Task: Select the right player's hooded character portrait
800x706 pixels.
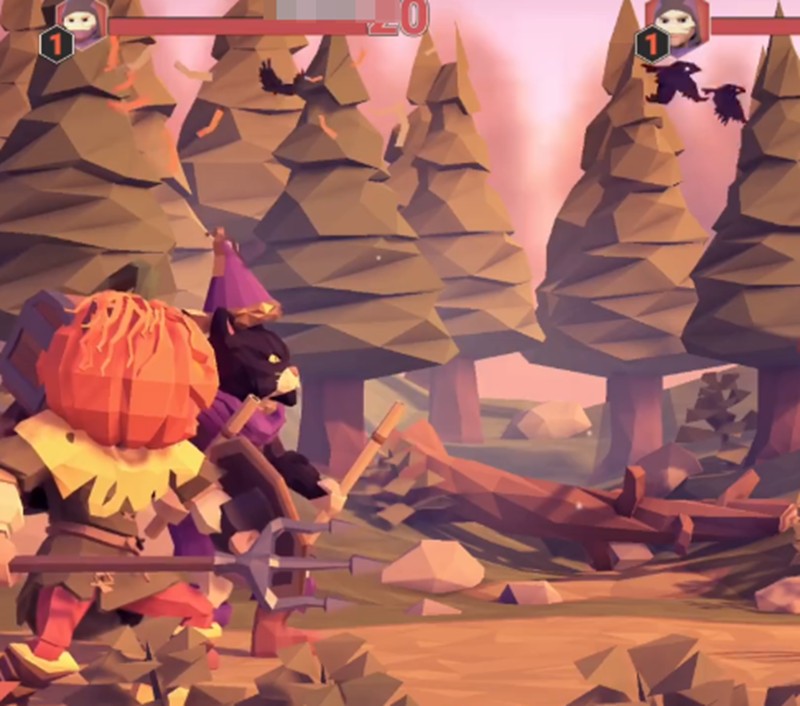Action: 679,20
